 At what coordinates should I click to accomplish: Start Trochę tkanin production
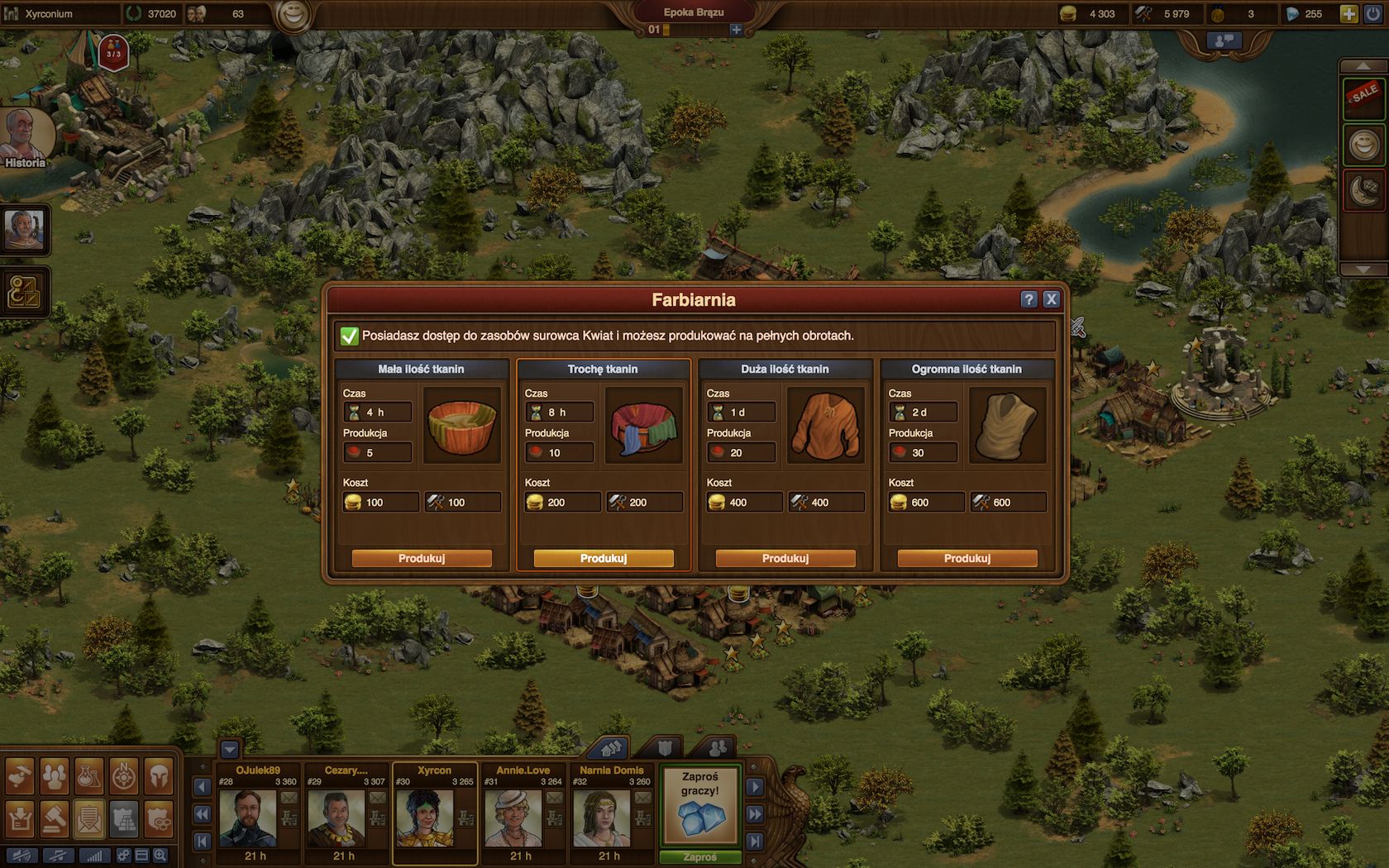tap(604, 559)
